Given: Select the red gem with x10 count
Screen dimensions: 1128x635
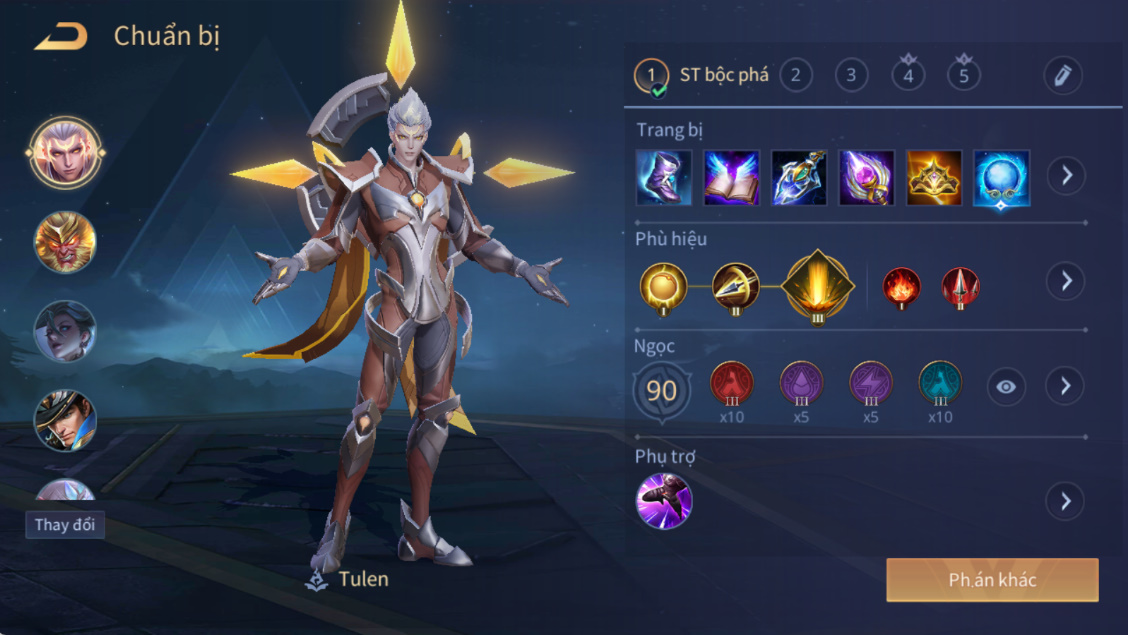Looking at the screenshot, I should pos(732,384).
